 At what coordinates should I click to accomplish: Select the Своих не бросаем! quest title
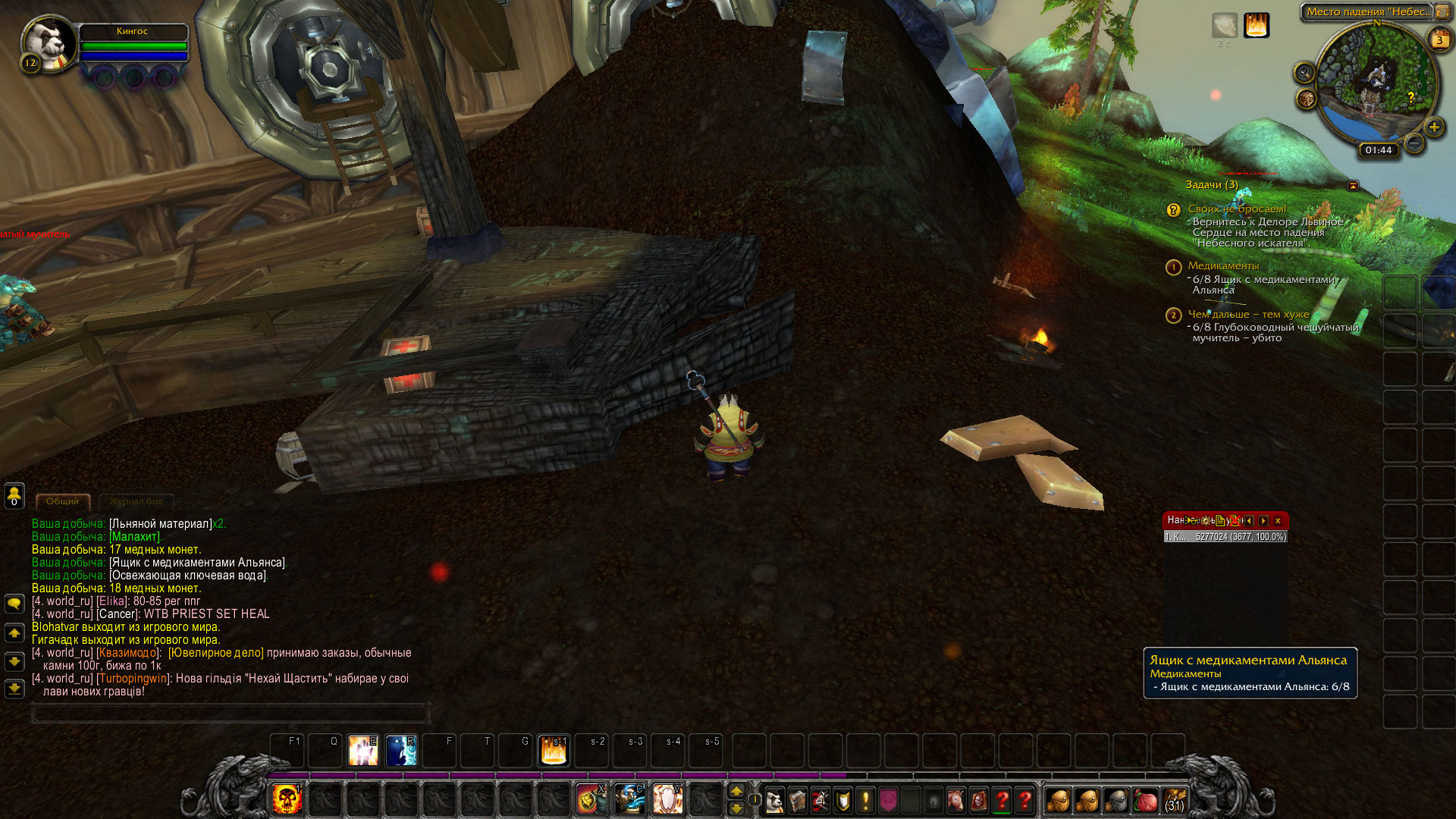(1236, 209)
